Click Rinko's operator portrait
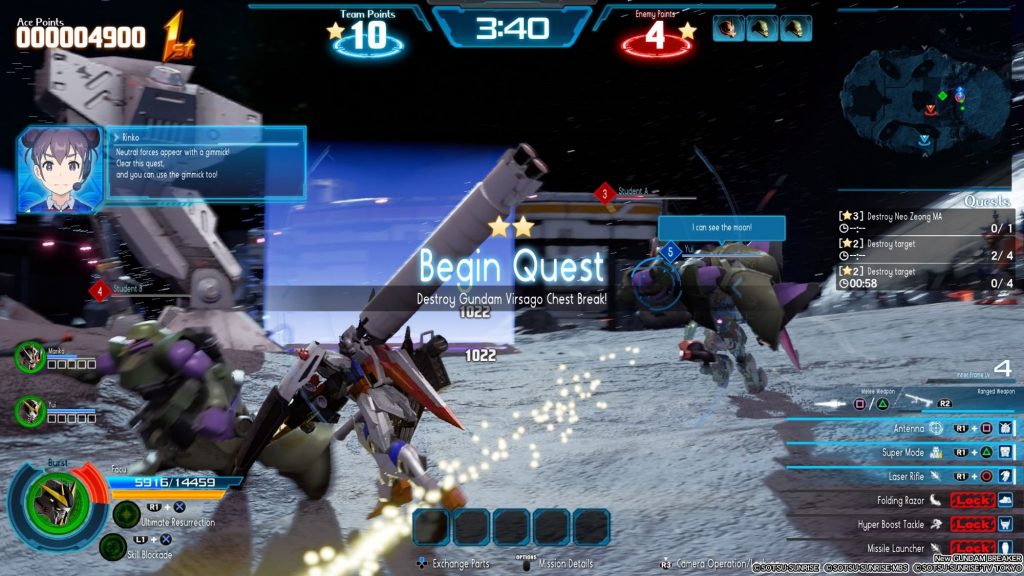Viewport: 1024px width, 576px height. point(60,168)
